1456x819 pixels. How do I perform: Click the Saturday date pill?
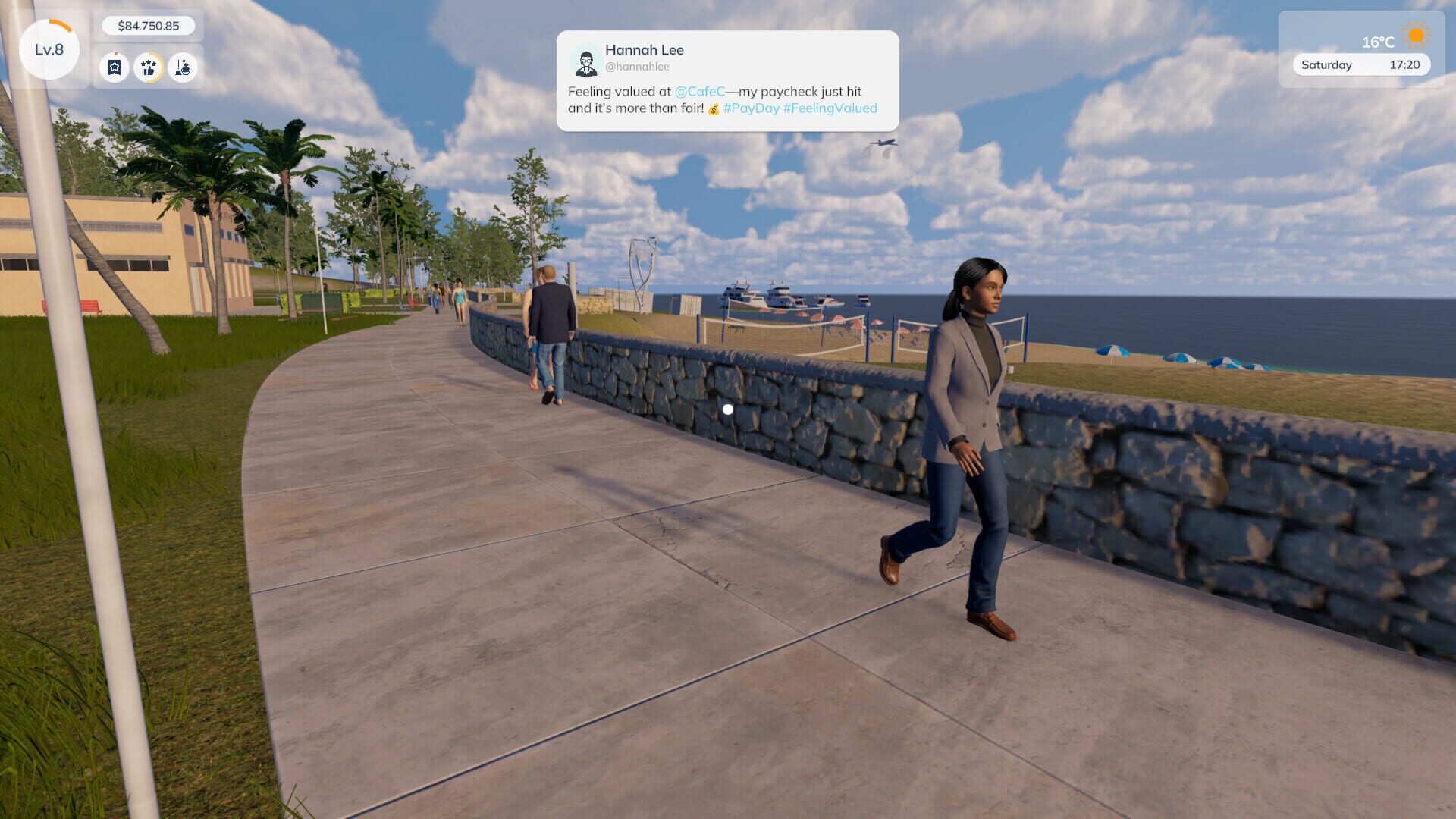point(1326,65)
